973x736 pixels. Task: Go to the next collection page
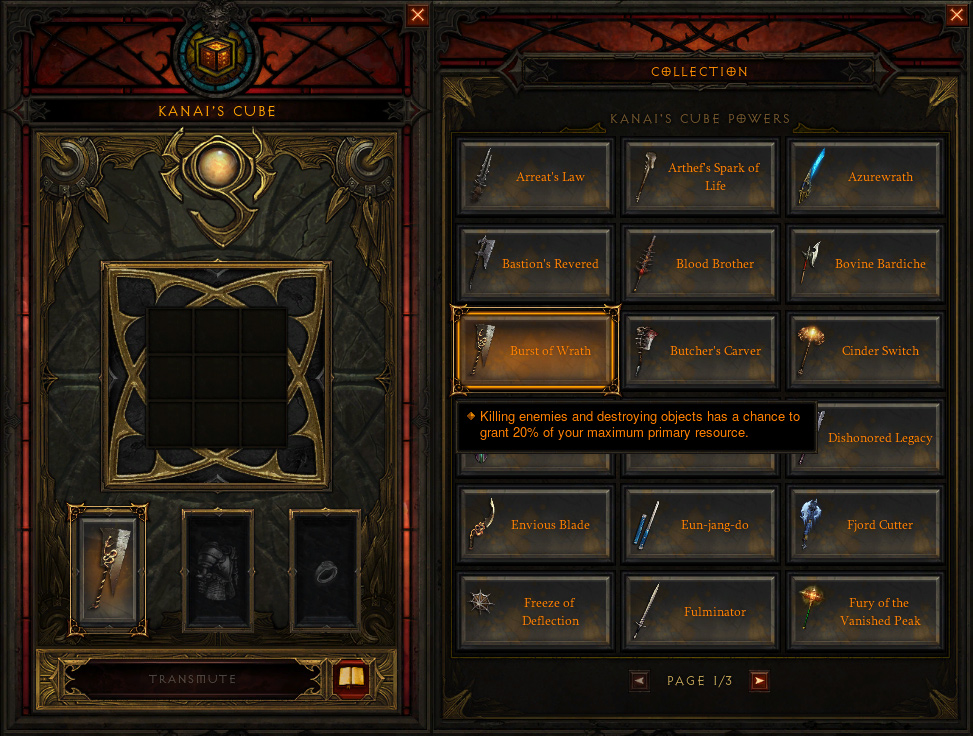(x=759, y=681)
